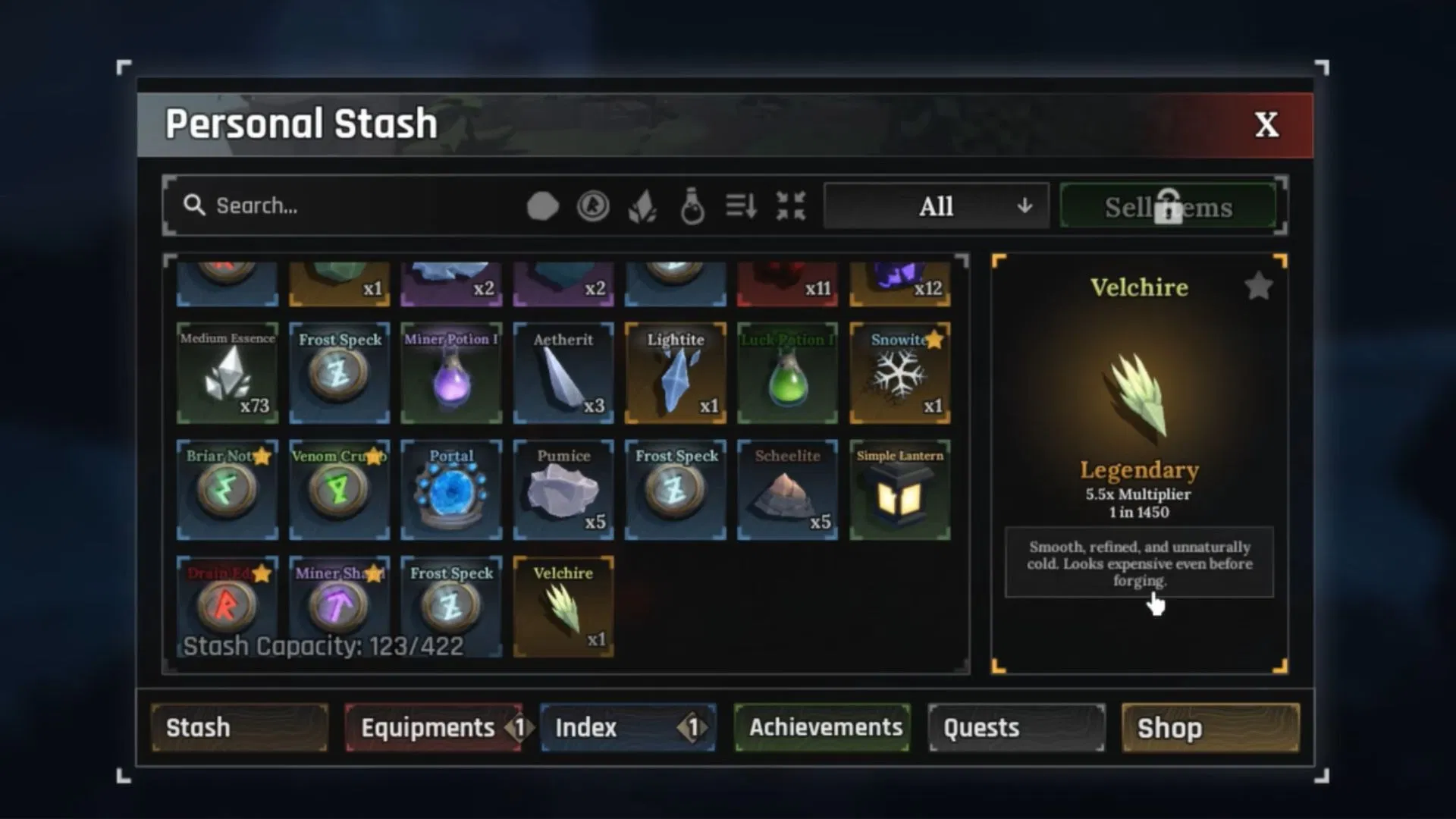The height and width of the screenshot is (819, 1456).
Task: Select the gem filter icon
Action: 643,206
